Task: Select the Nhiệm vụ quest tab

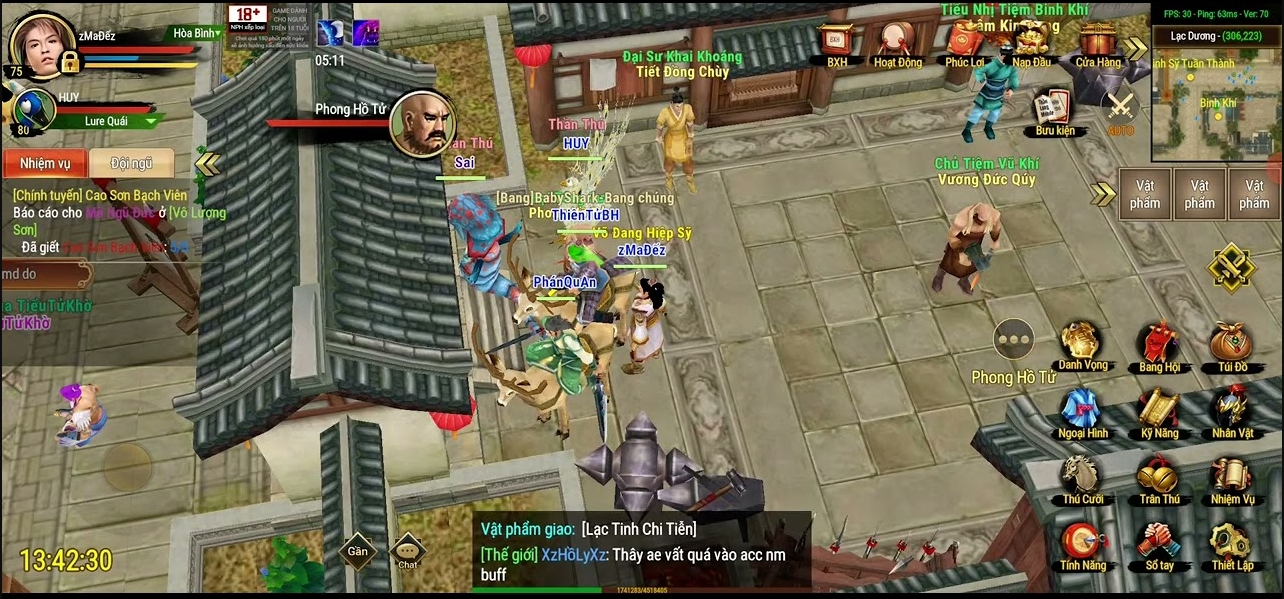Action: pos(45,163)
